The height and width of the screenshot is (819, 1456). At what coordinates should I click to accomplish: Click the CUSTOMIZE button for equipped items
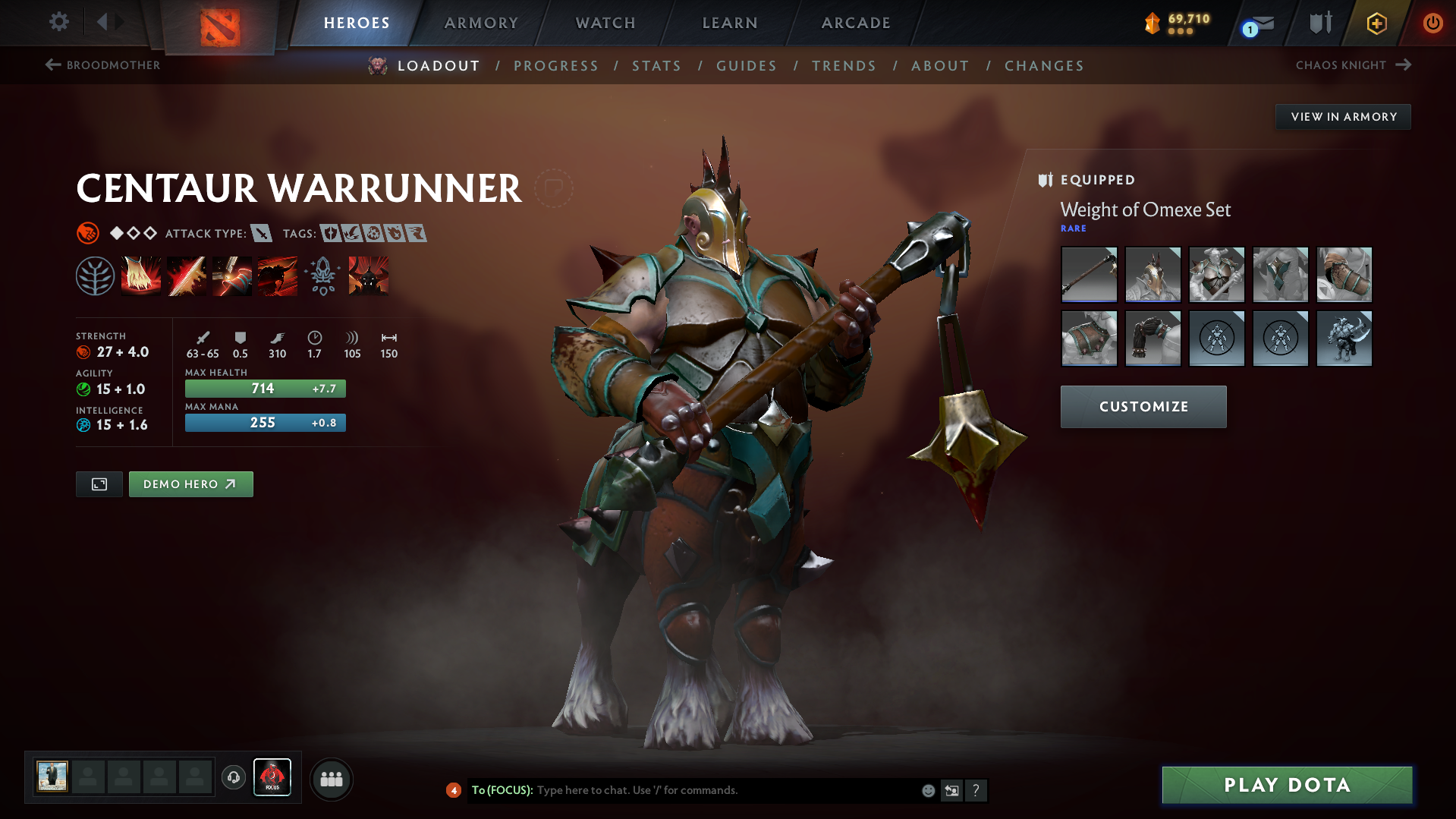(1143, 406)
